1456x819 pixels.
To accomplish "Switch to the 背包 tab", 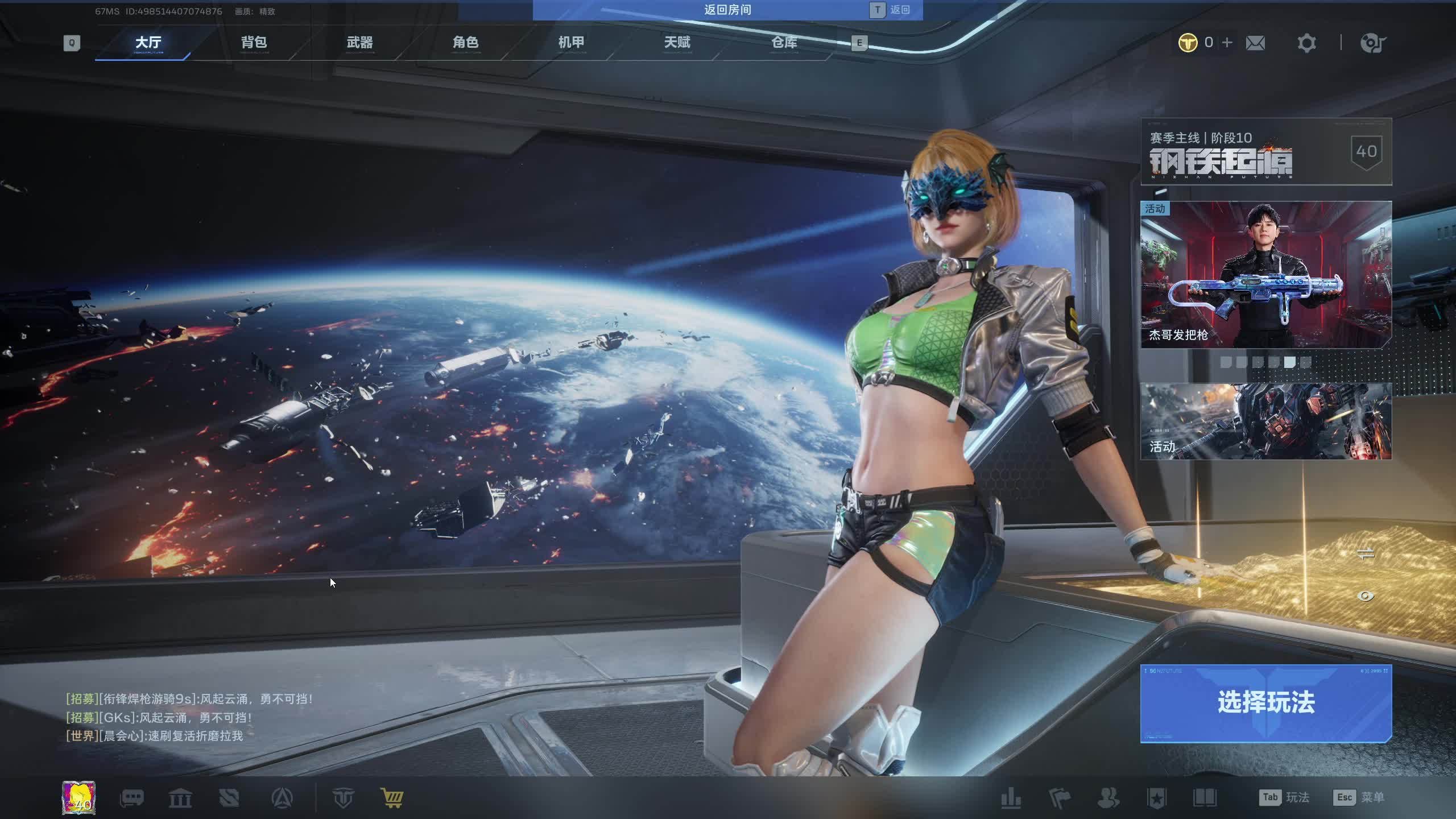I will pos(254,43).
